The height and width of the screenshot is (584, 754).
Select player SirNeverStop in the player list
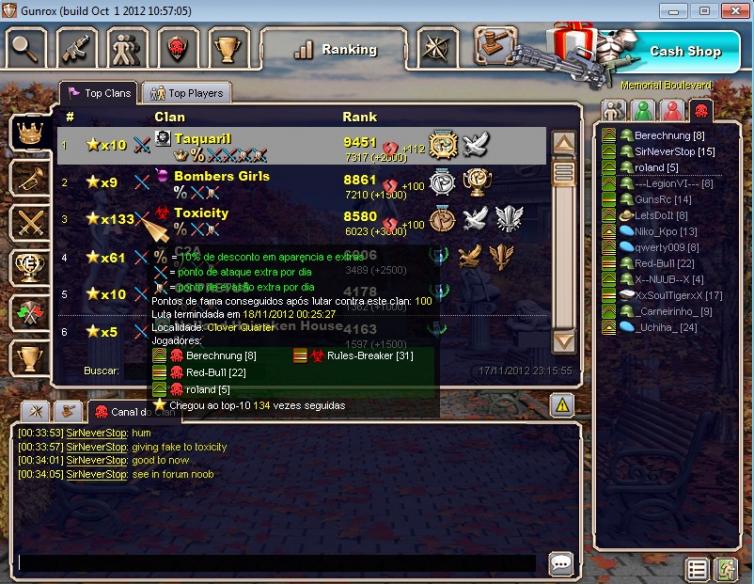(674, 151)
